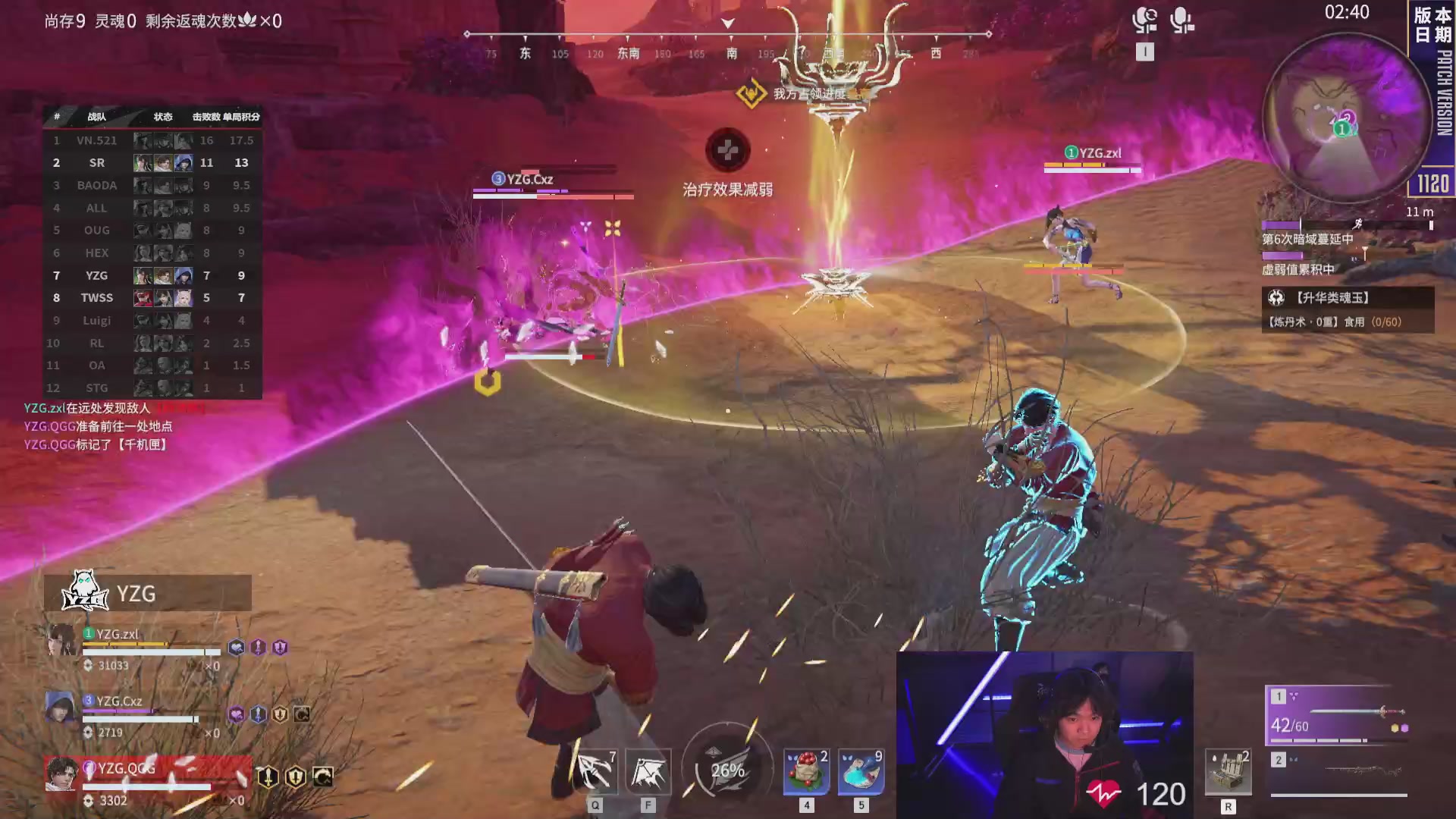Use the blue armor powder item
The image size is (1456, 819).
(x=861, y=772)
